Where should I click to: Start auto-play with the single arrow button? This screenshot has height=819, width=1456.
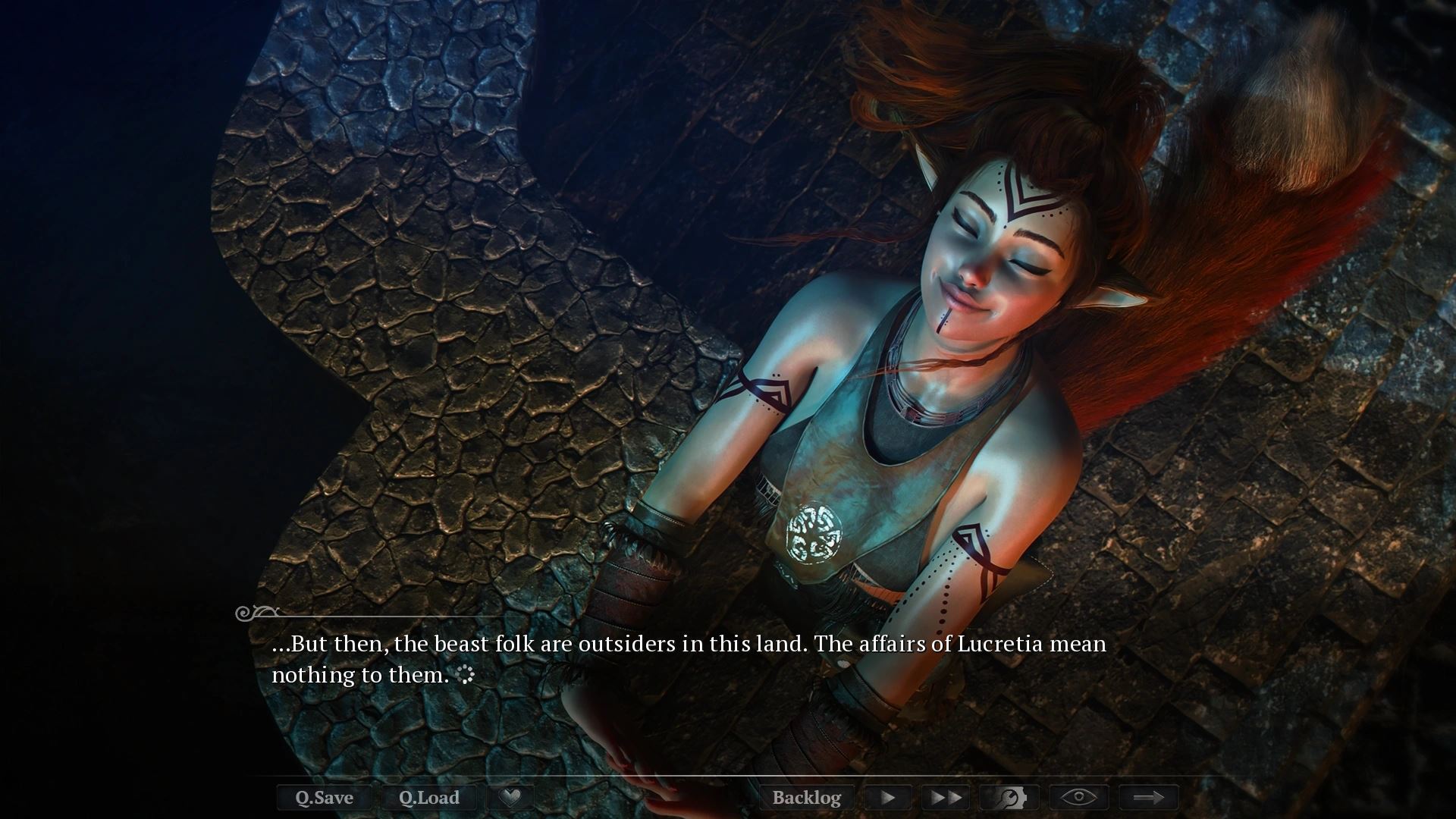(x=887, y=797)
